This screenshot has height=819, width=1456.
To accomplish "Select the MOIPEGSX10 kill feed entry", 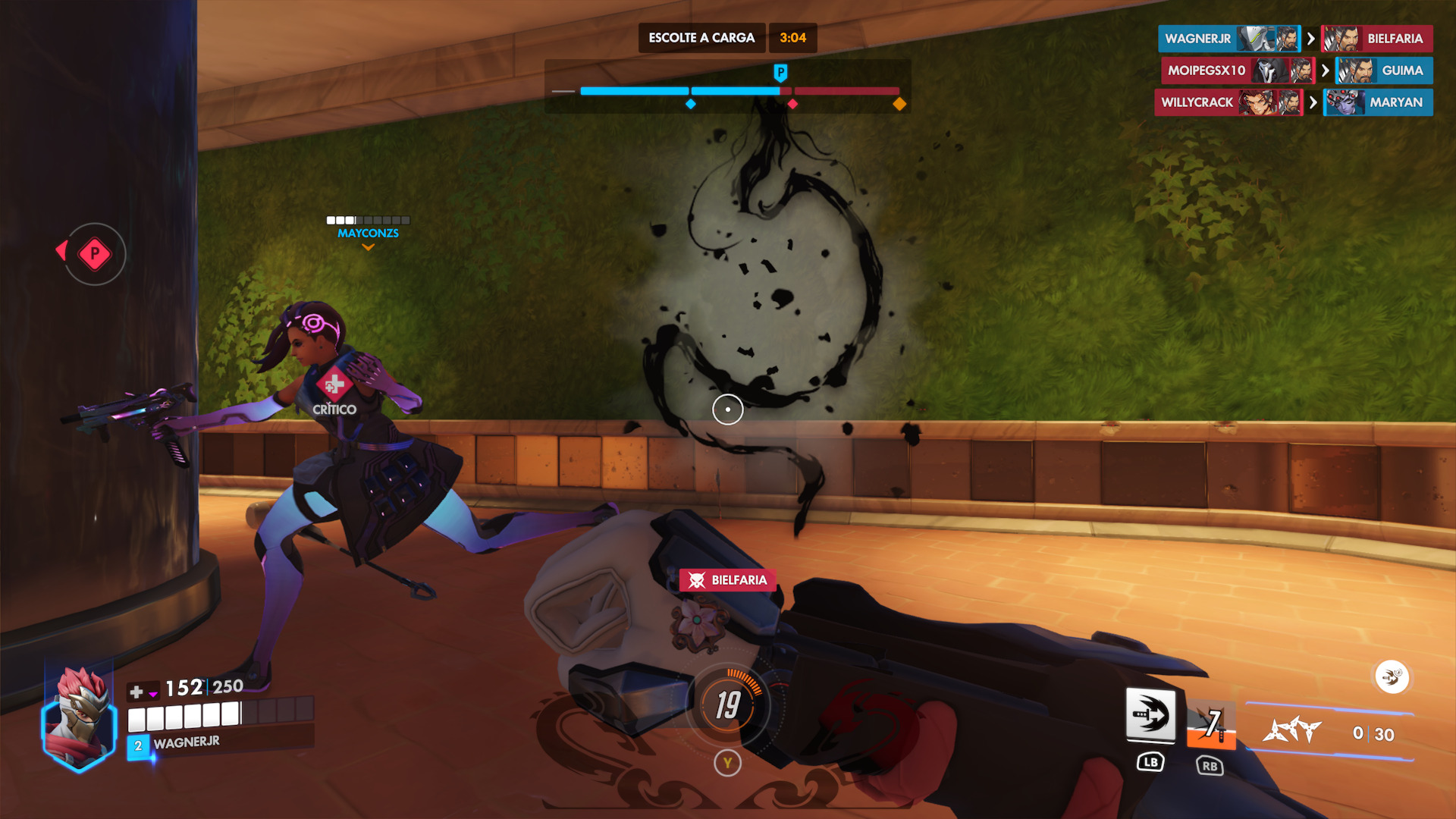I will (1237, 71).
